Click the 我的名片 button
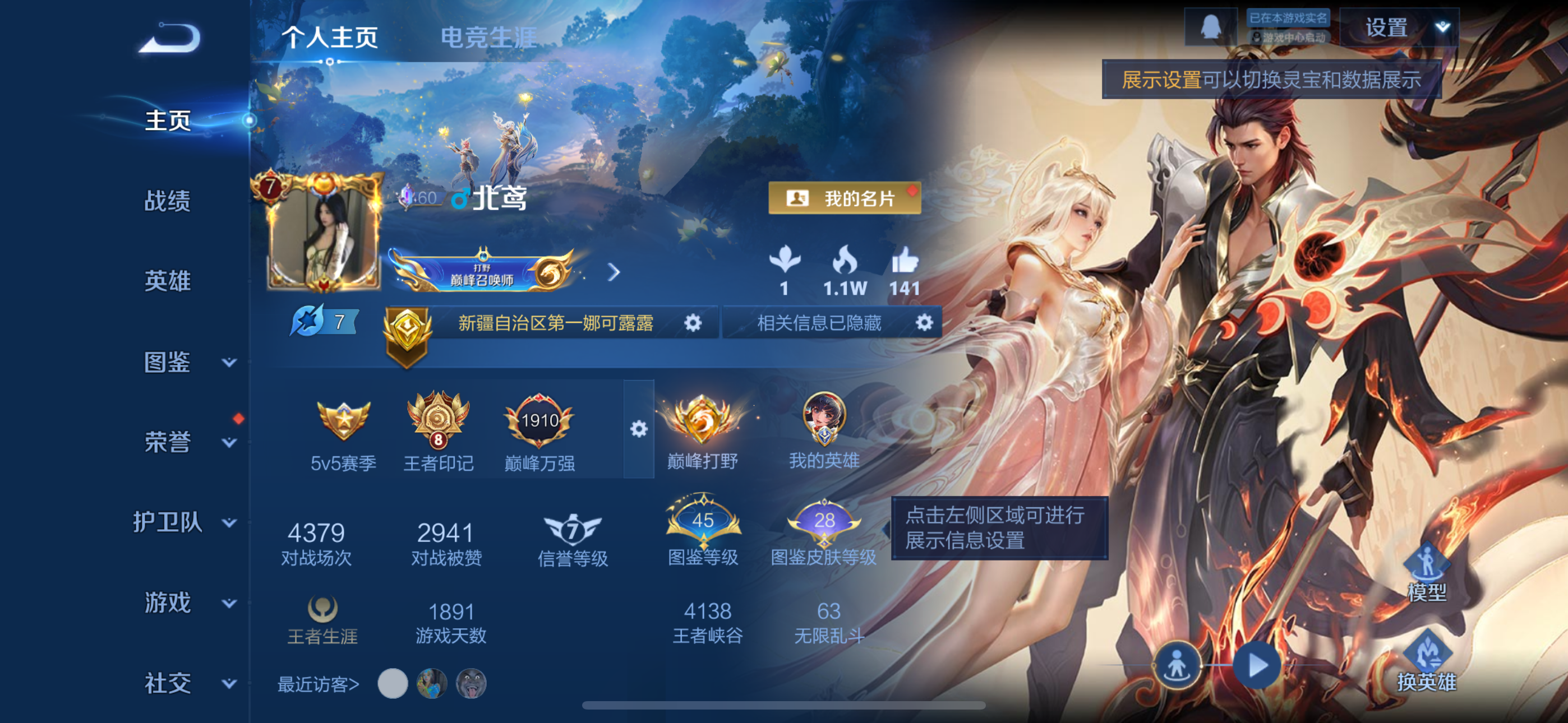Screen dimensions: 1568x723 coord(844,198)
